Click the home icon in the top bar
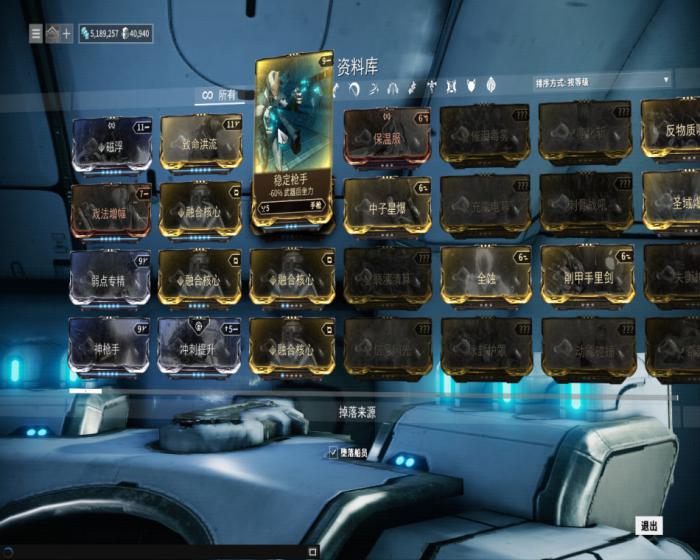700x560 pixels. pyautogui.click(x=51, y=33)
